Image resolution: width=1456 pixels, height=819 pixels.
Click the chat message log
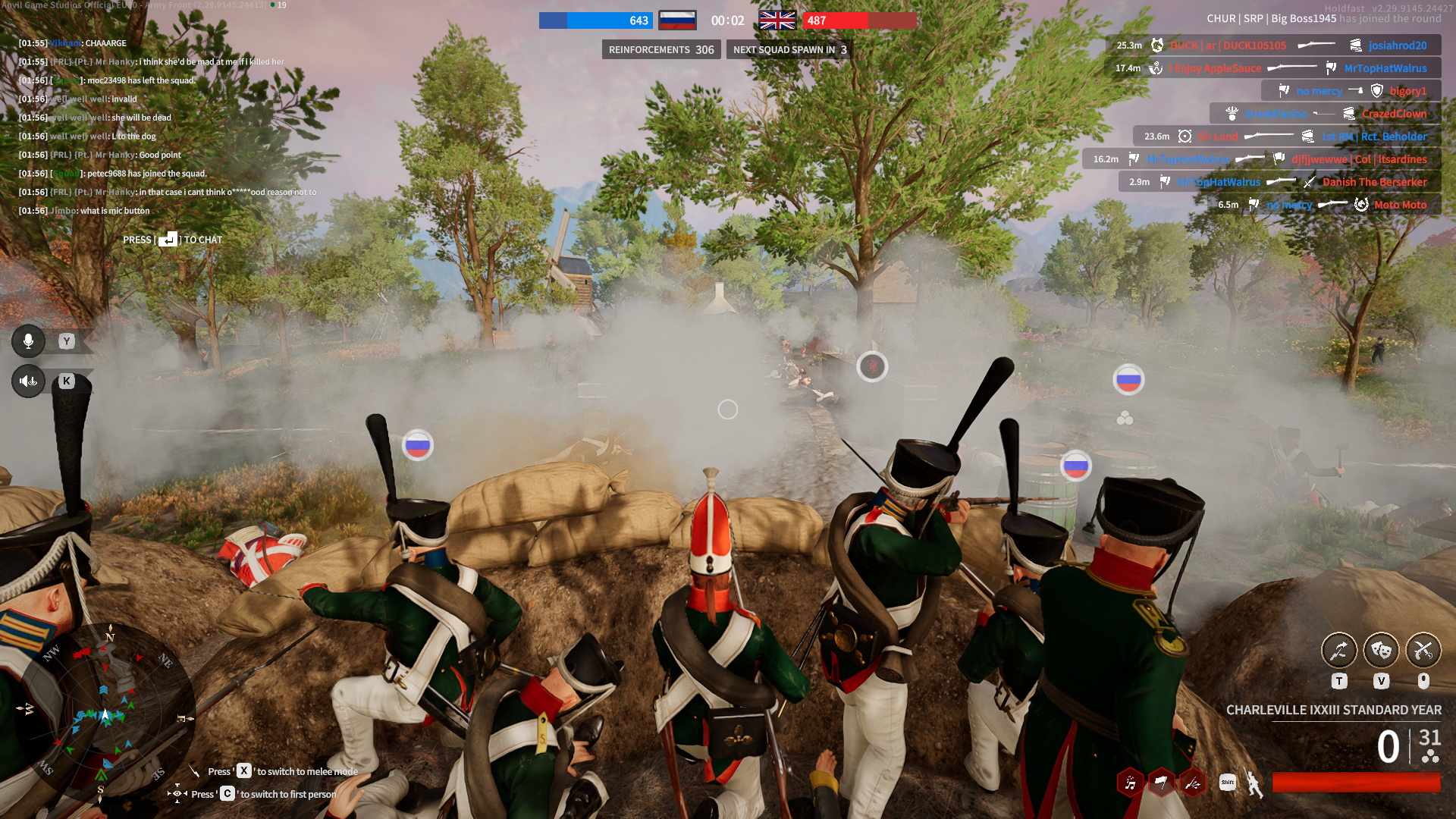pos(167,127)
